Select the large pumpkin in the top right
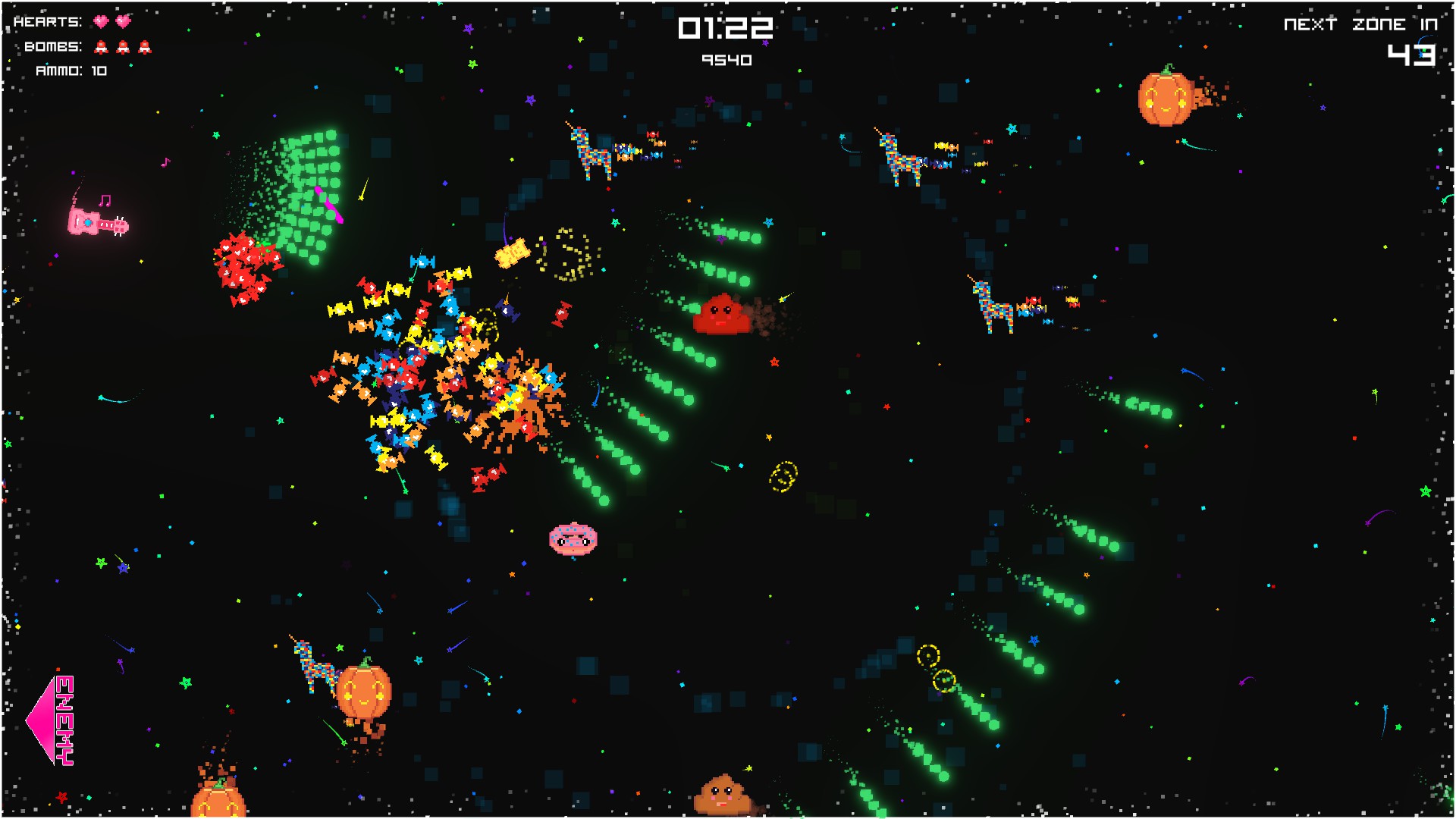 point(1166,99)
